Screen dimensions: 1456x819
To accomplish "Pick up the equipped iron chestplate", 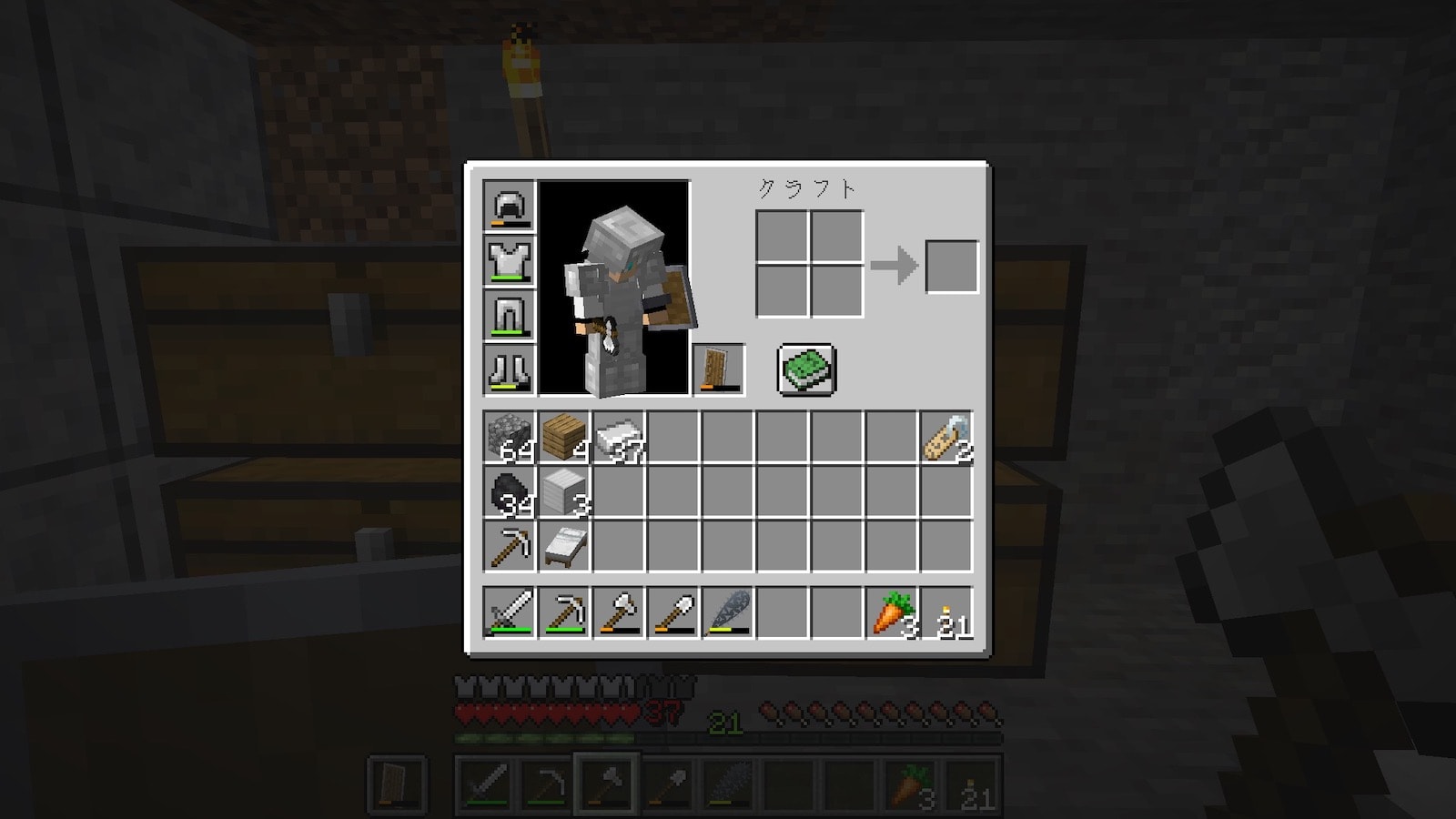I will pyautogui.click(x=510, y=260).
